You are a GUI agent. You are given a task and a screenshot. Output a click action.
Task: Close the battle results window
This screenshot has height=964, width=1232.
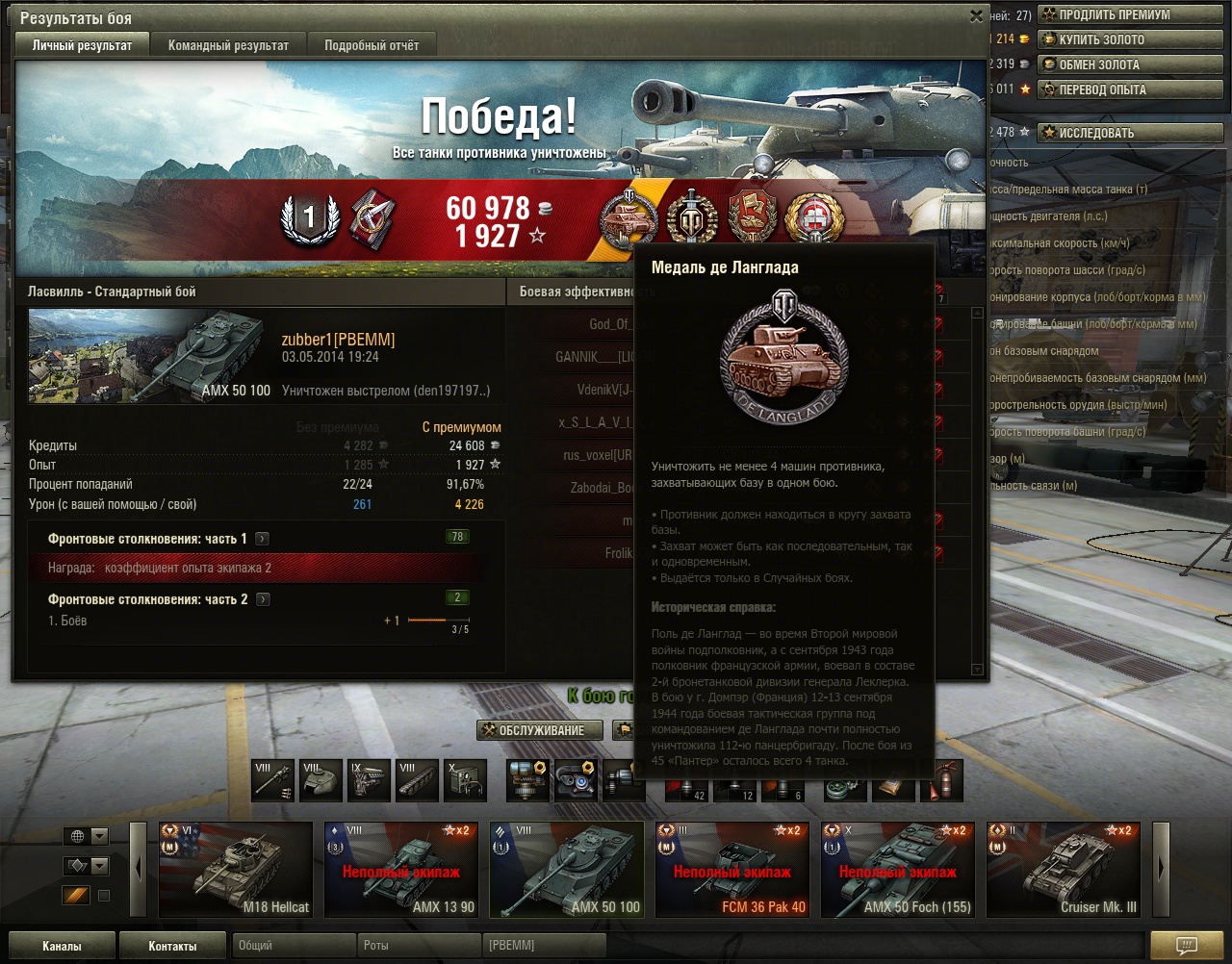(x=976, y=16)
